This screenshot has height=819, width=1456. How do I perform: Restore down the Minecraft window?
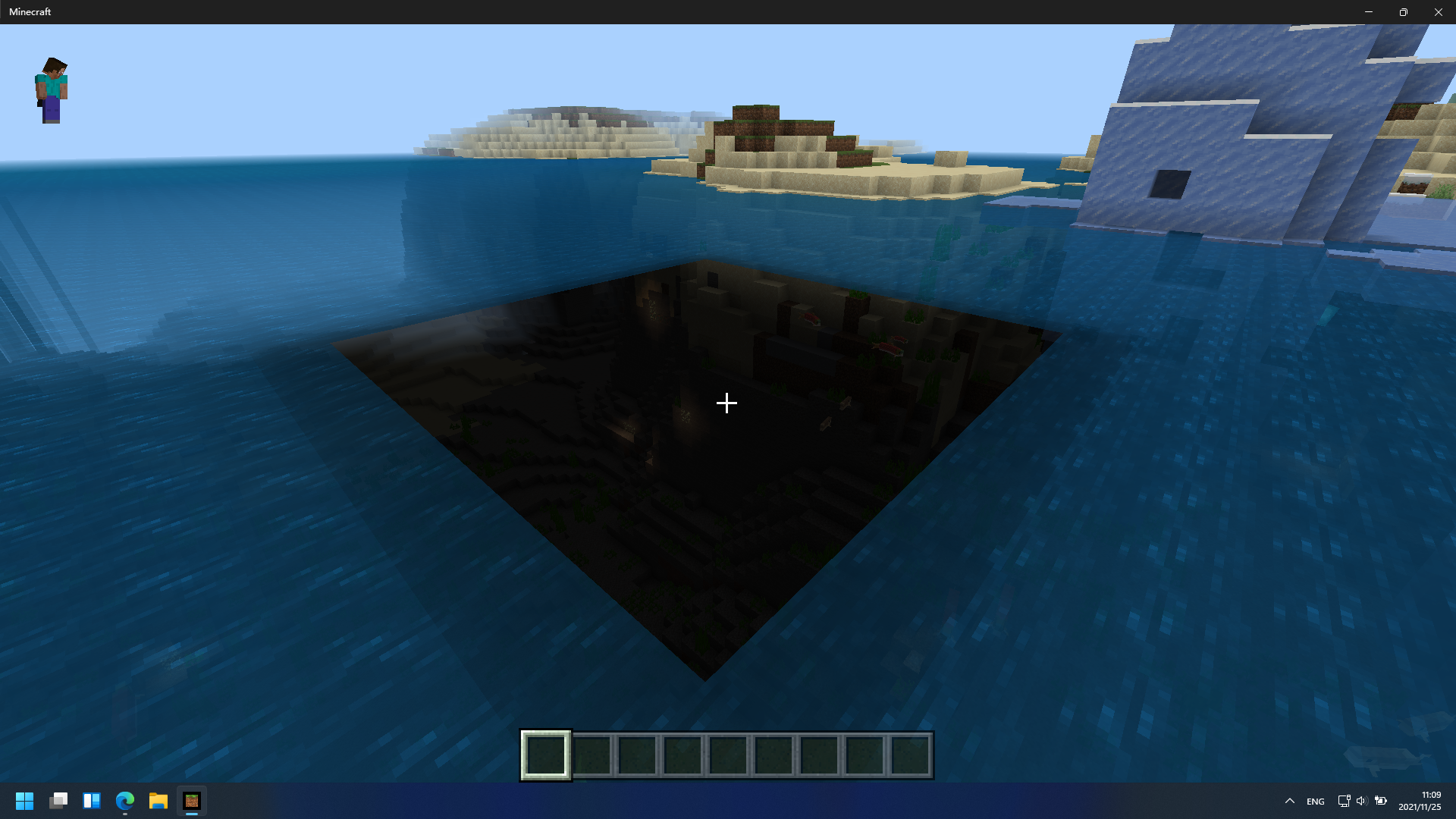coord(1404,11)
